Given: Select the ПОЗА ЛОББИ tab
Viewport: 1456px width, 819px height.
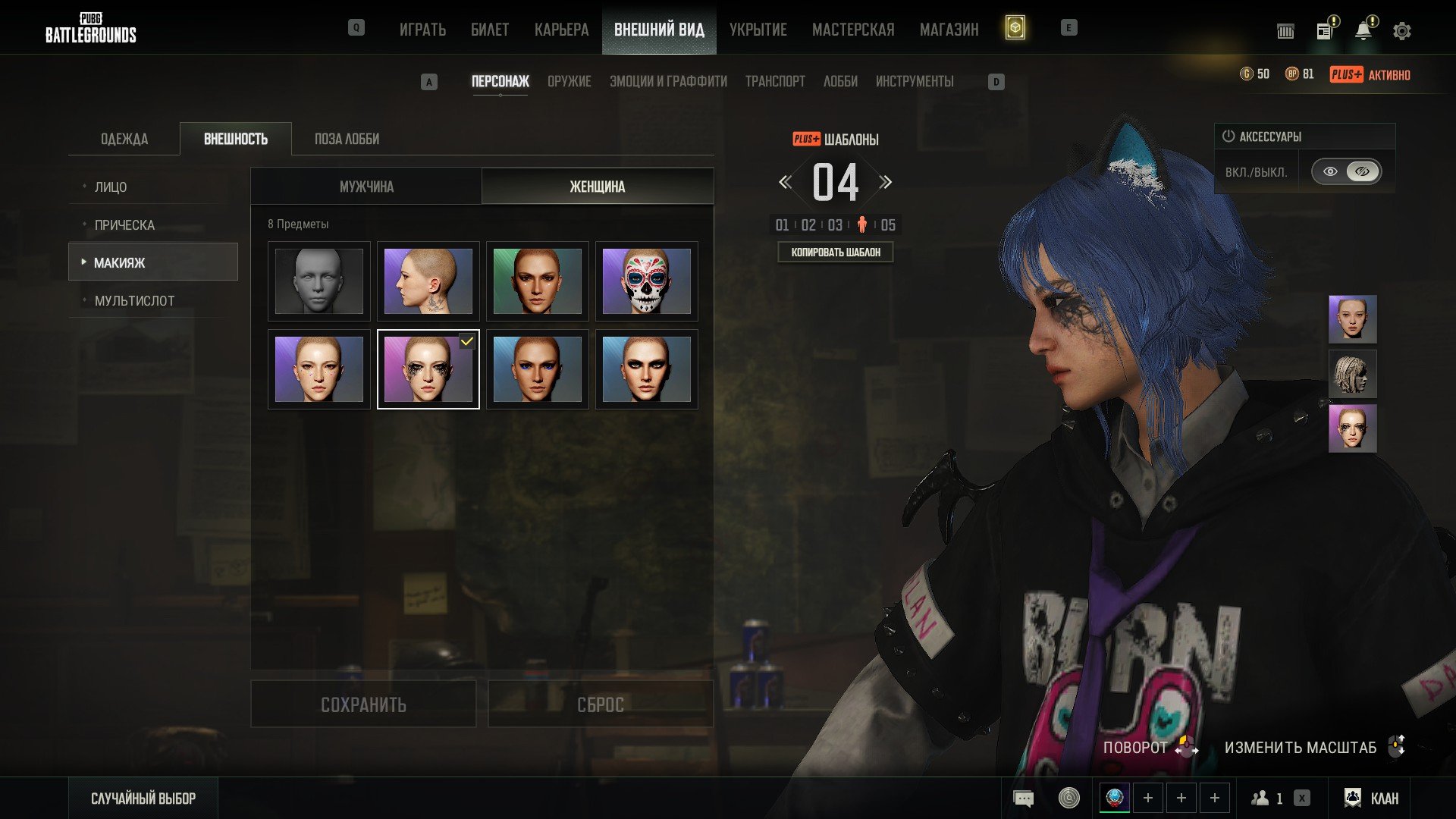Looking at the screenshot, I should 347,139.
